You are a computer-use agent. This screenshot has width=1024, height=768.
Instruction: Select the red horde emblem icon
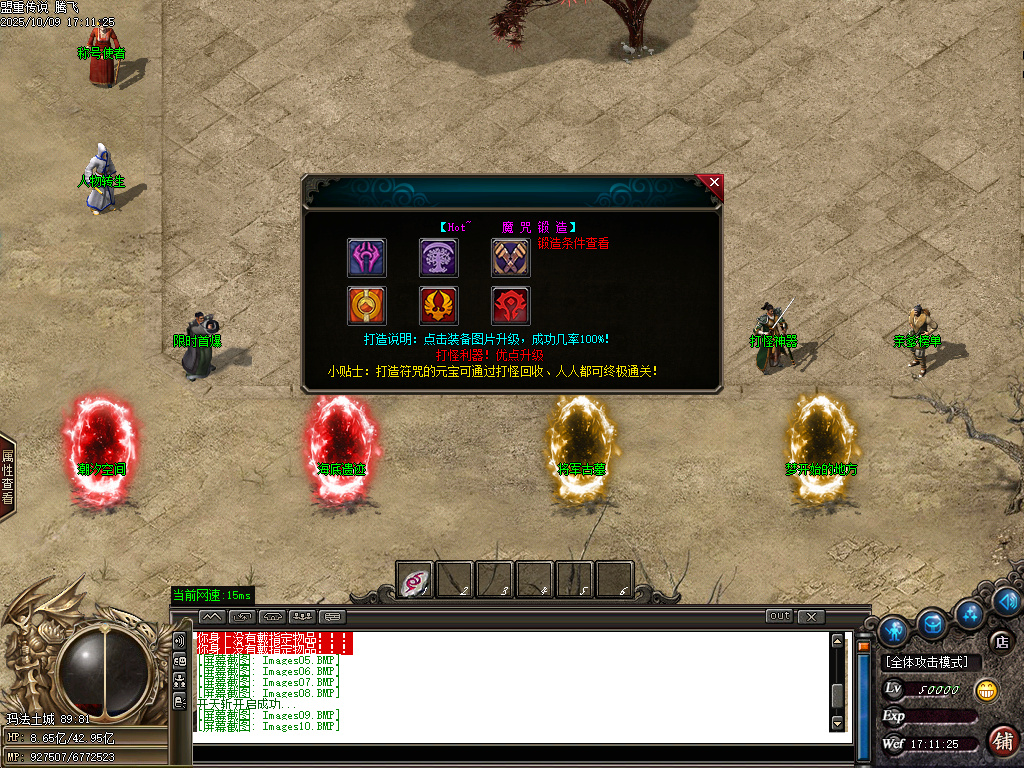click(x=510, y=306)
